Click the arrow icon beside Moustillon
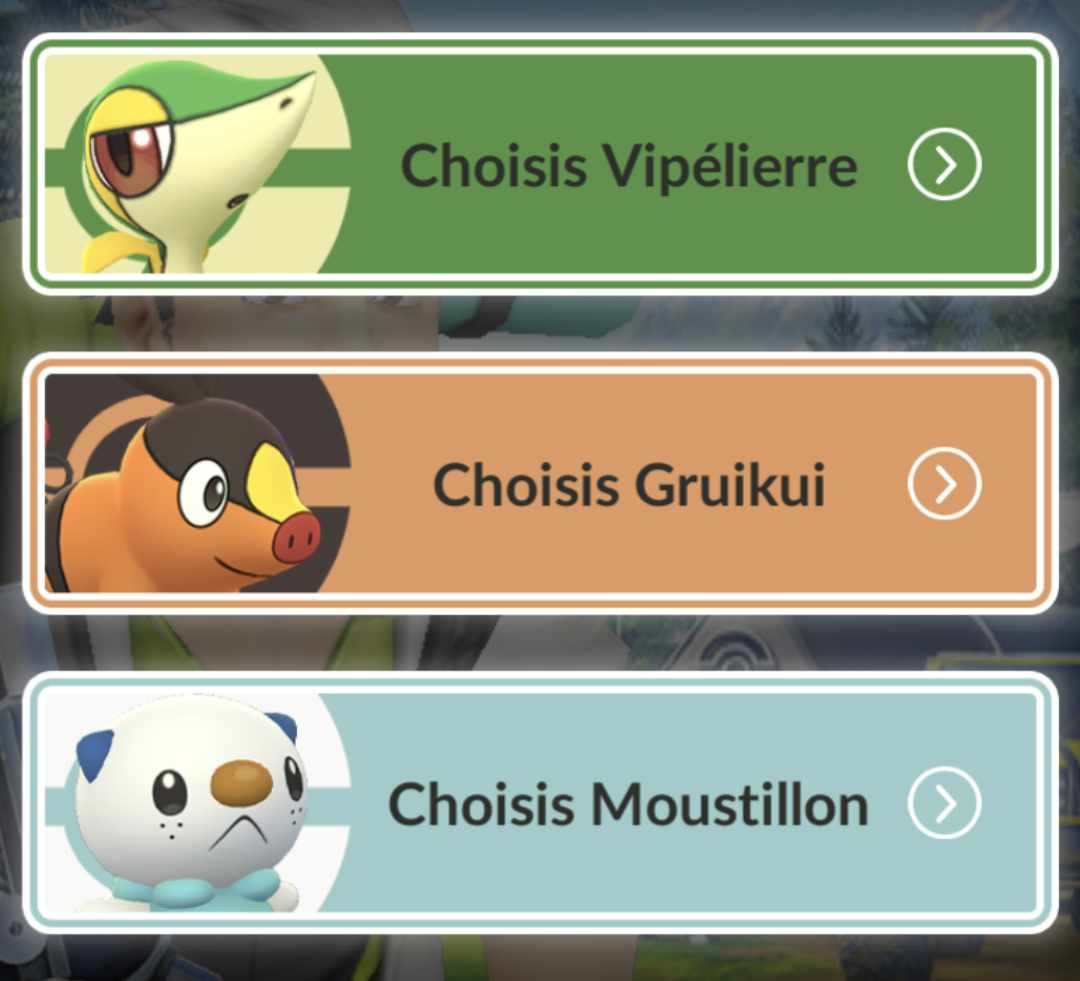This screenshot has width=1080, height=981. pos(944,803)
